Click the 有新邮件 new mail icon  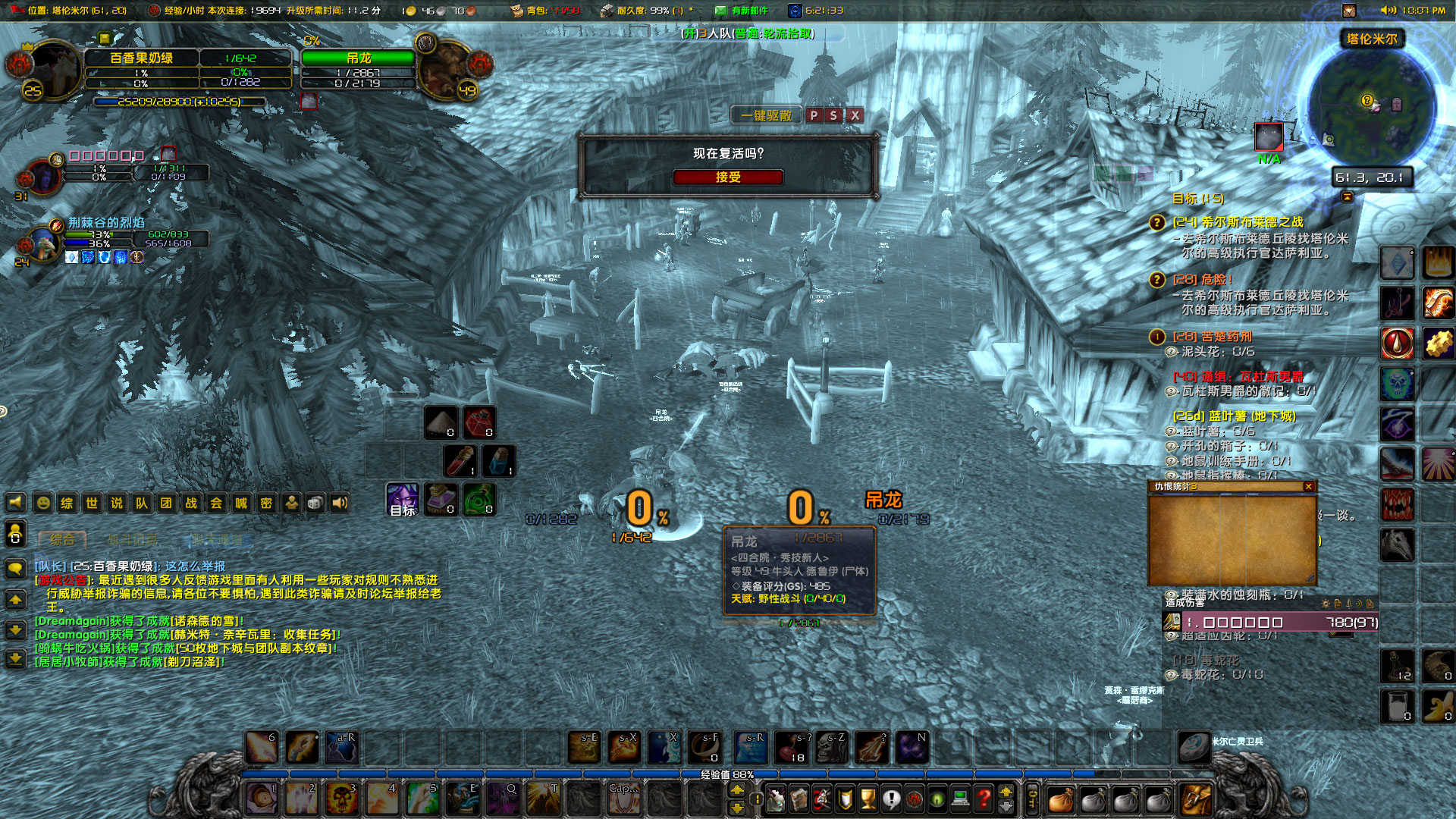click(722, 11)
